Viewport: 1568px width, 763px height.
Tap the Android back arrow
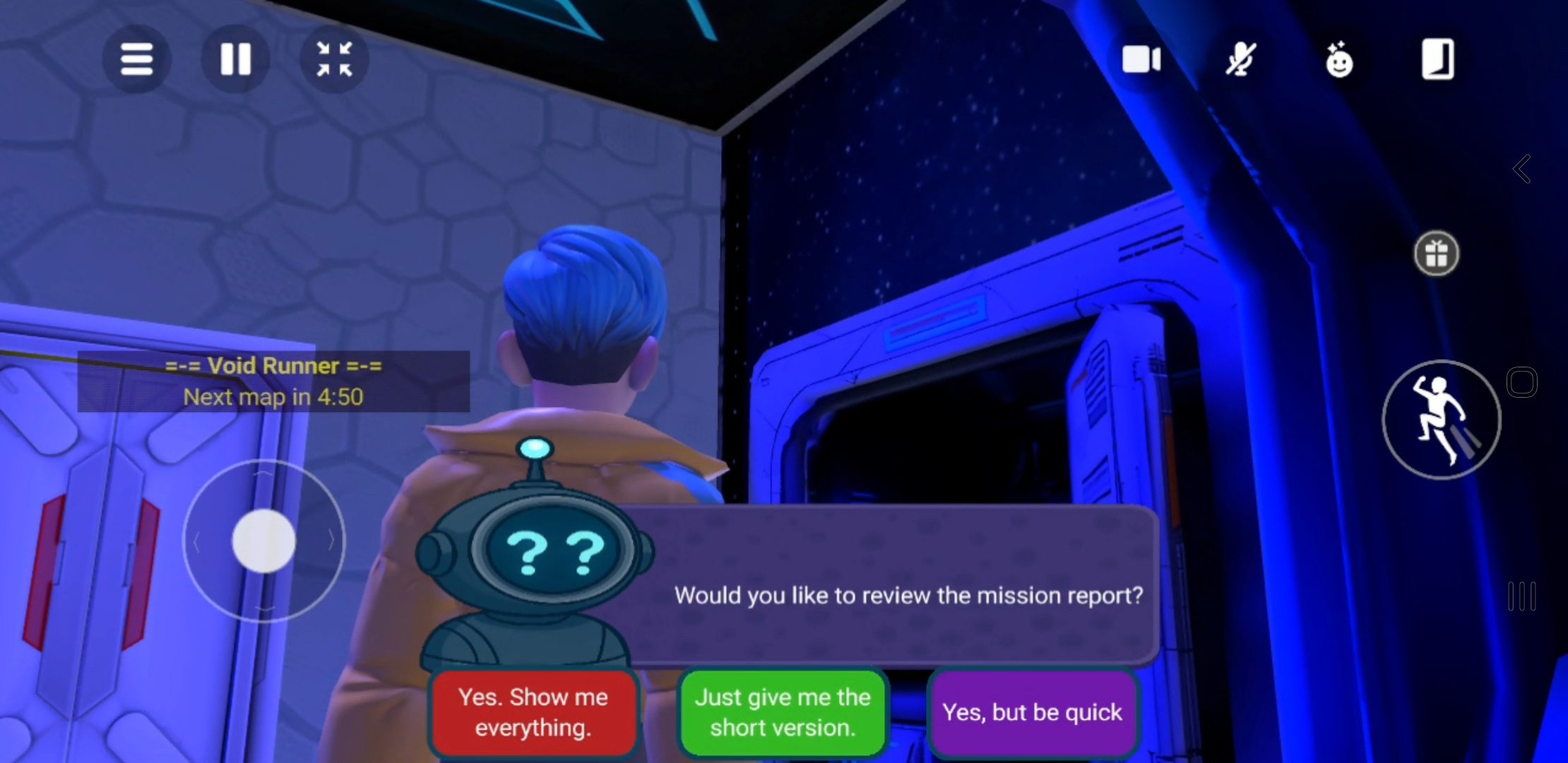pos(1522,170)
